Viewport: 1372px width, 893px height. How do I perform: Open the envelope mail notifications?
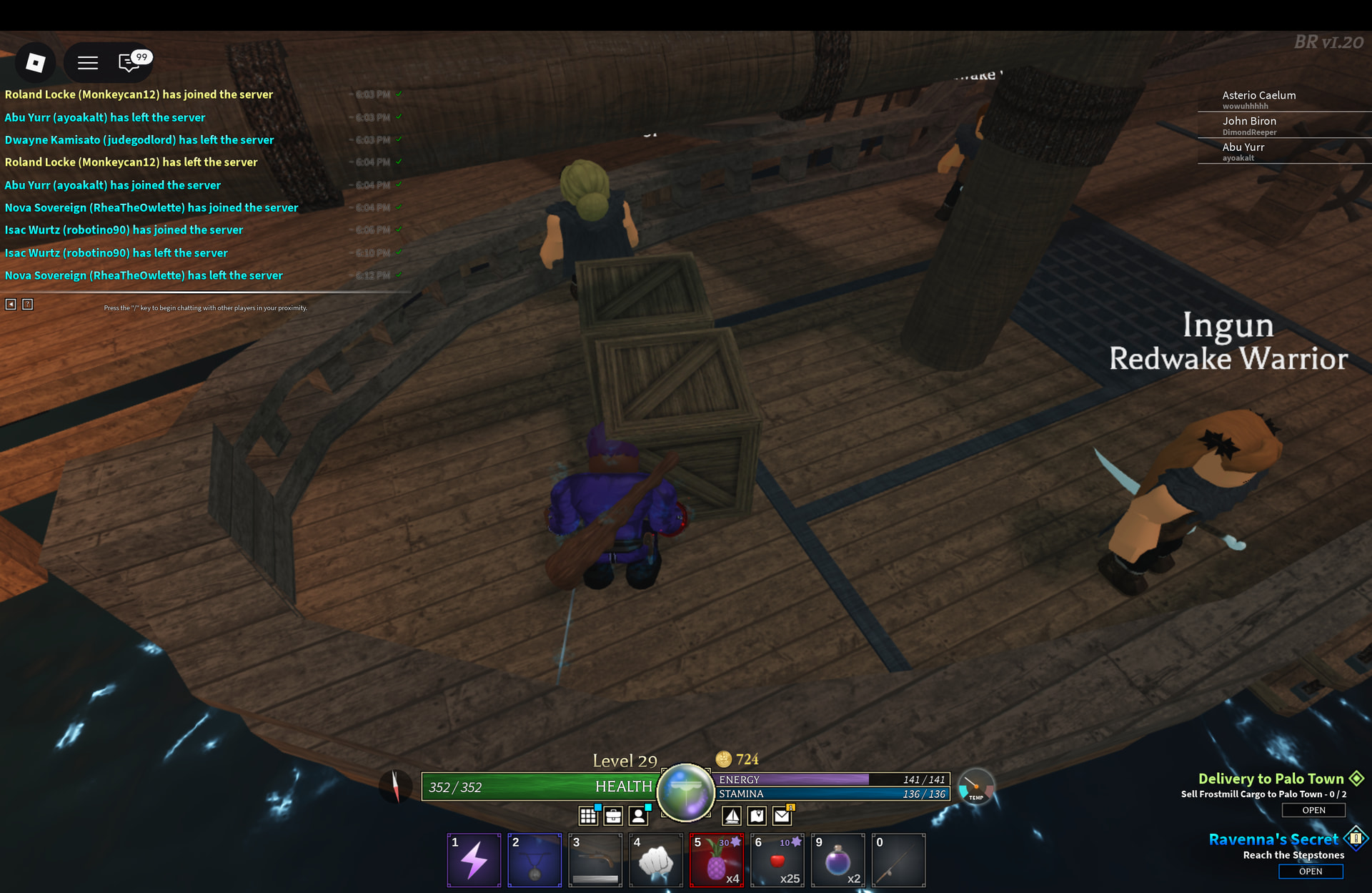(x=782, y=816)
